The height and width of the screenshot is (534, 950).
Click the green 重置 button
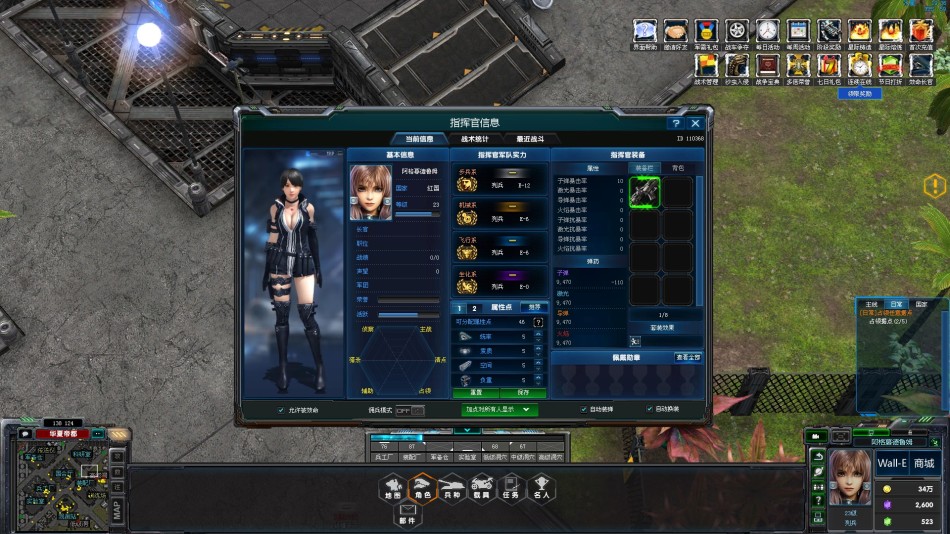[x=477, y=392]
